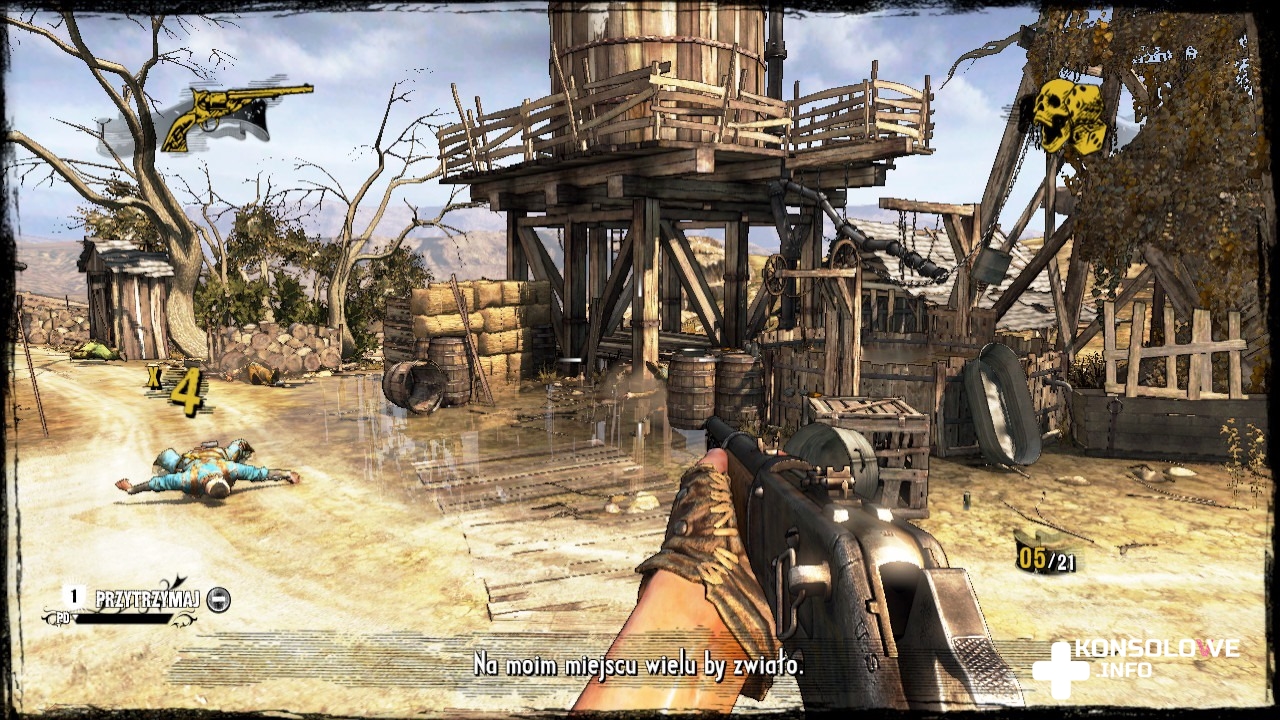The width and height of the screenshot is (1280, 720).
Task: Select the yellow skulls icon
Action: [x=1070, y=116]
